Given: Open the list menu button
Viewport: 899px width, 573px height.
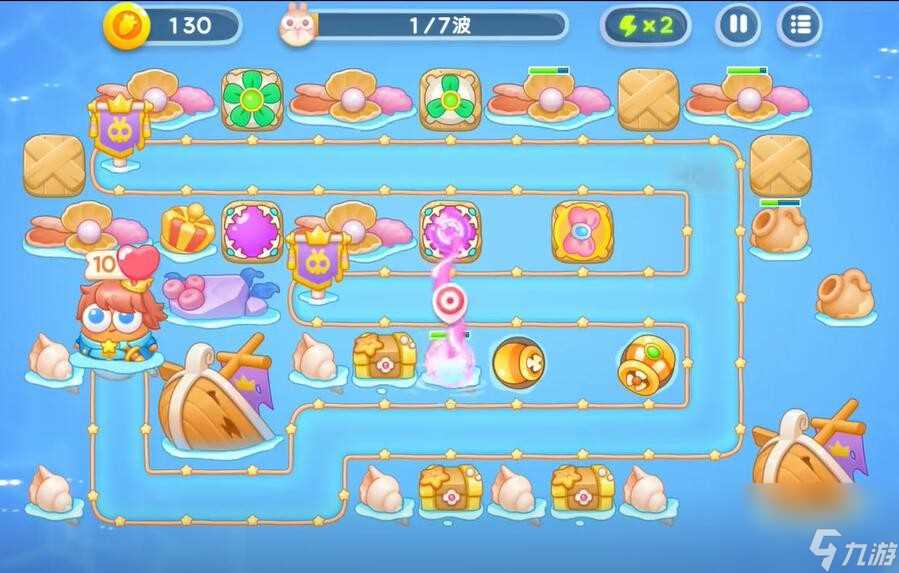Looking at the screenshot, I should tap(799, 26).
